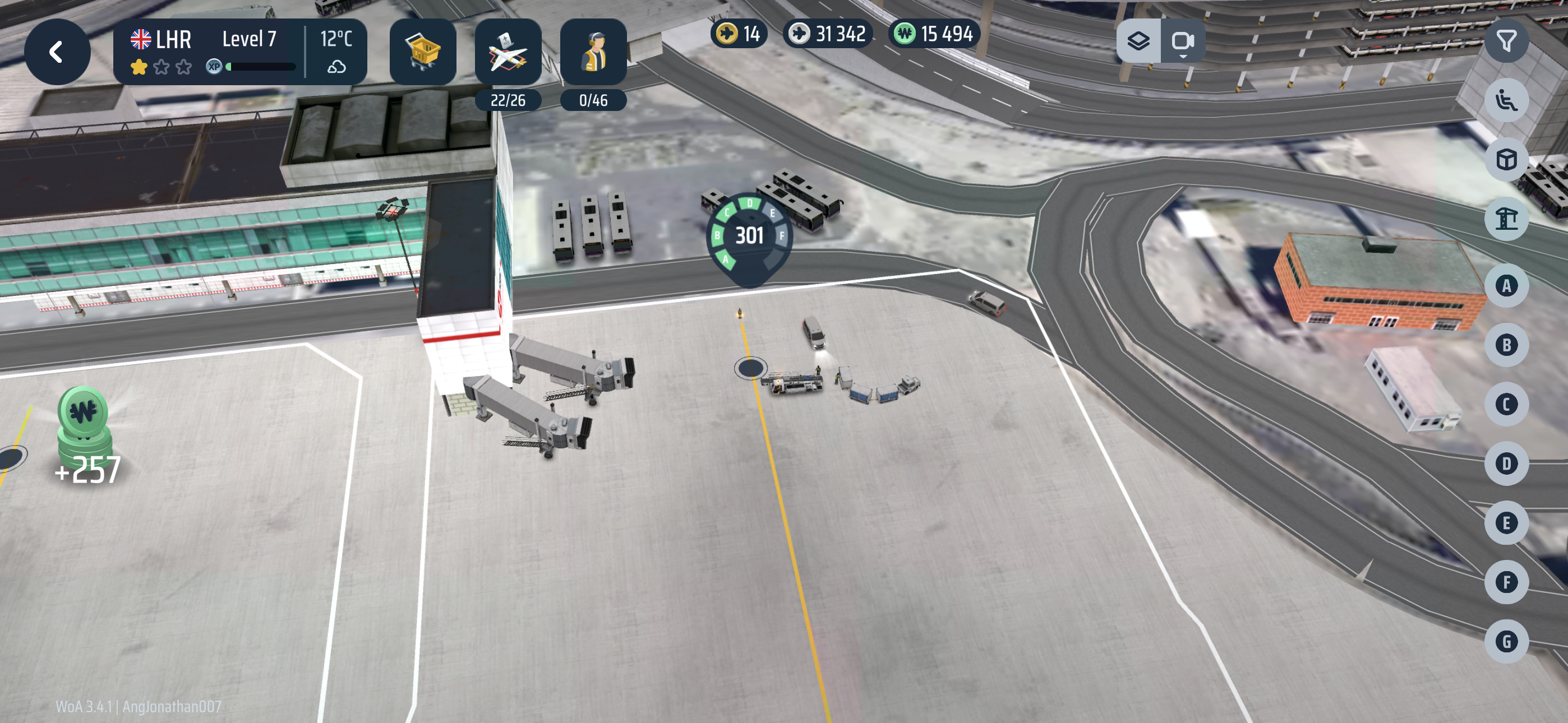1568x723 pixels.
Task: Select the control tower icon
Action: point(1506,219)
